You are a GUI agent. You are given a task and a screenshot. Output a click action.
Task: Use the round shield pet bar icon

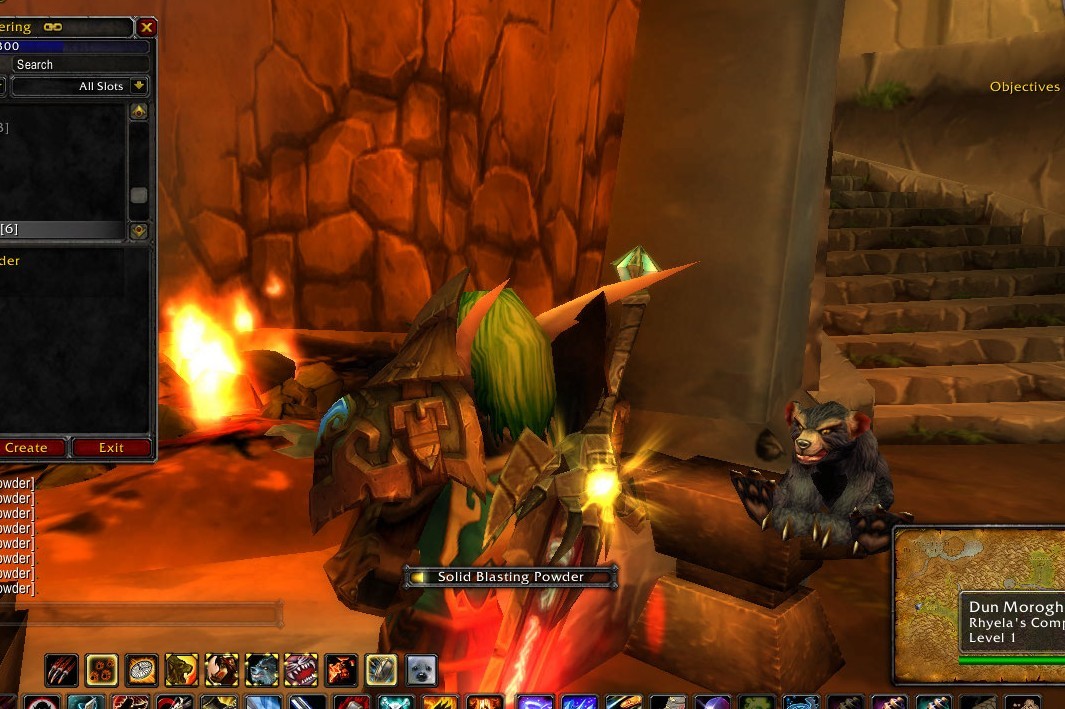(x=141, y=669)
